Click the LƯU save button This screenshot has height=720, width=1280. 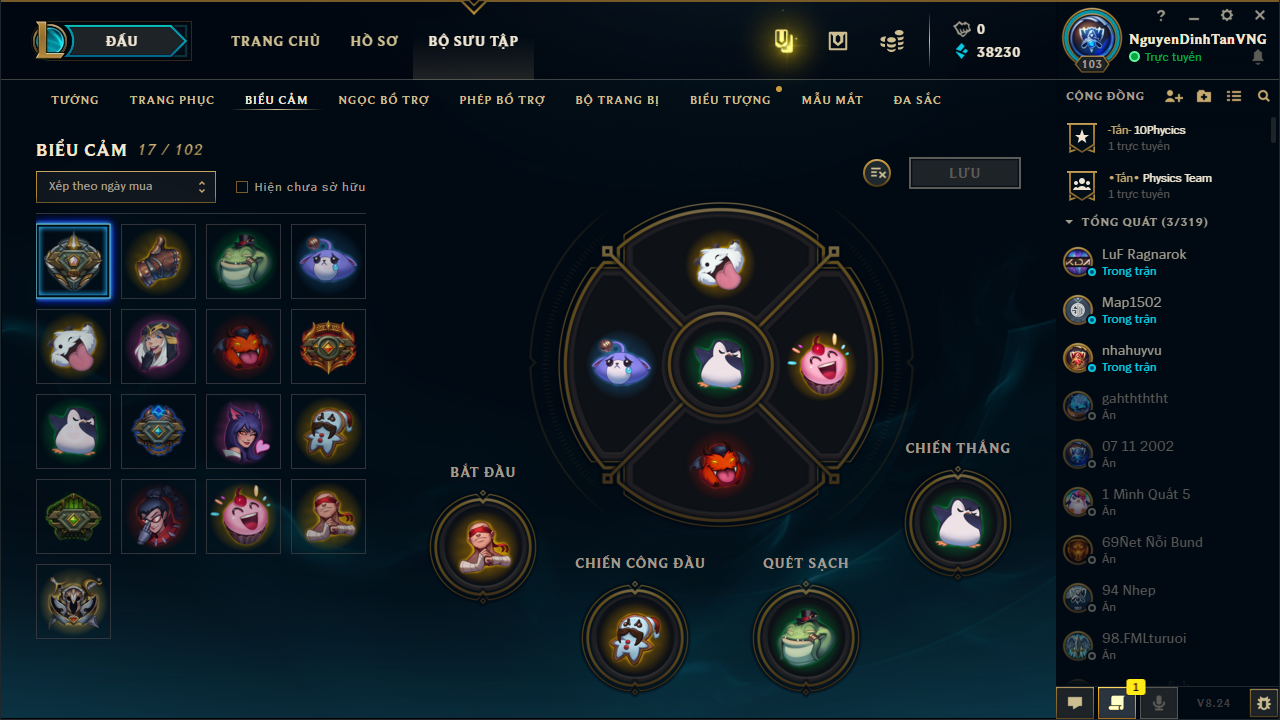pyautogui.click(x=964, y=173)
